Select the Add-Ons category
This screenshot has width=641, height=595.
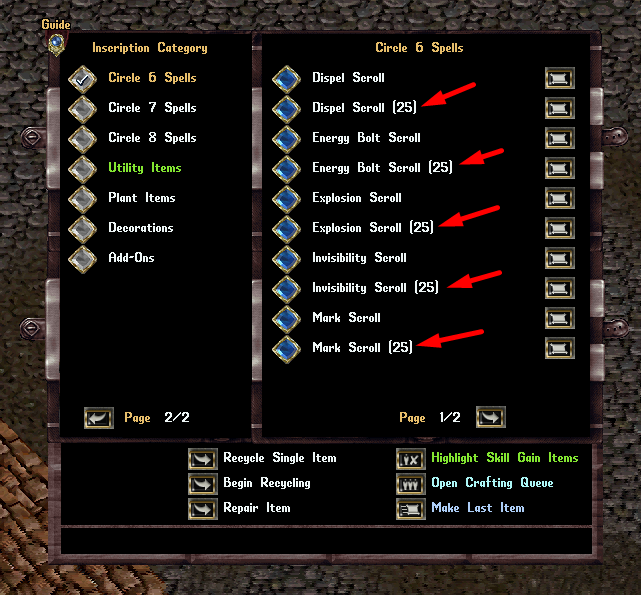click(x=82, y=258)
